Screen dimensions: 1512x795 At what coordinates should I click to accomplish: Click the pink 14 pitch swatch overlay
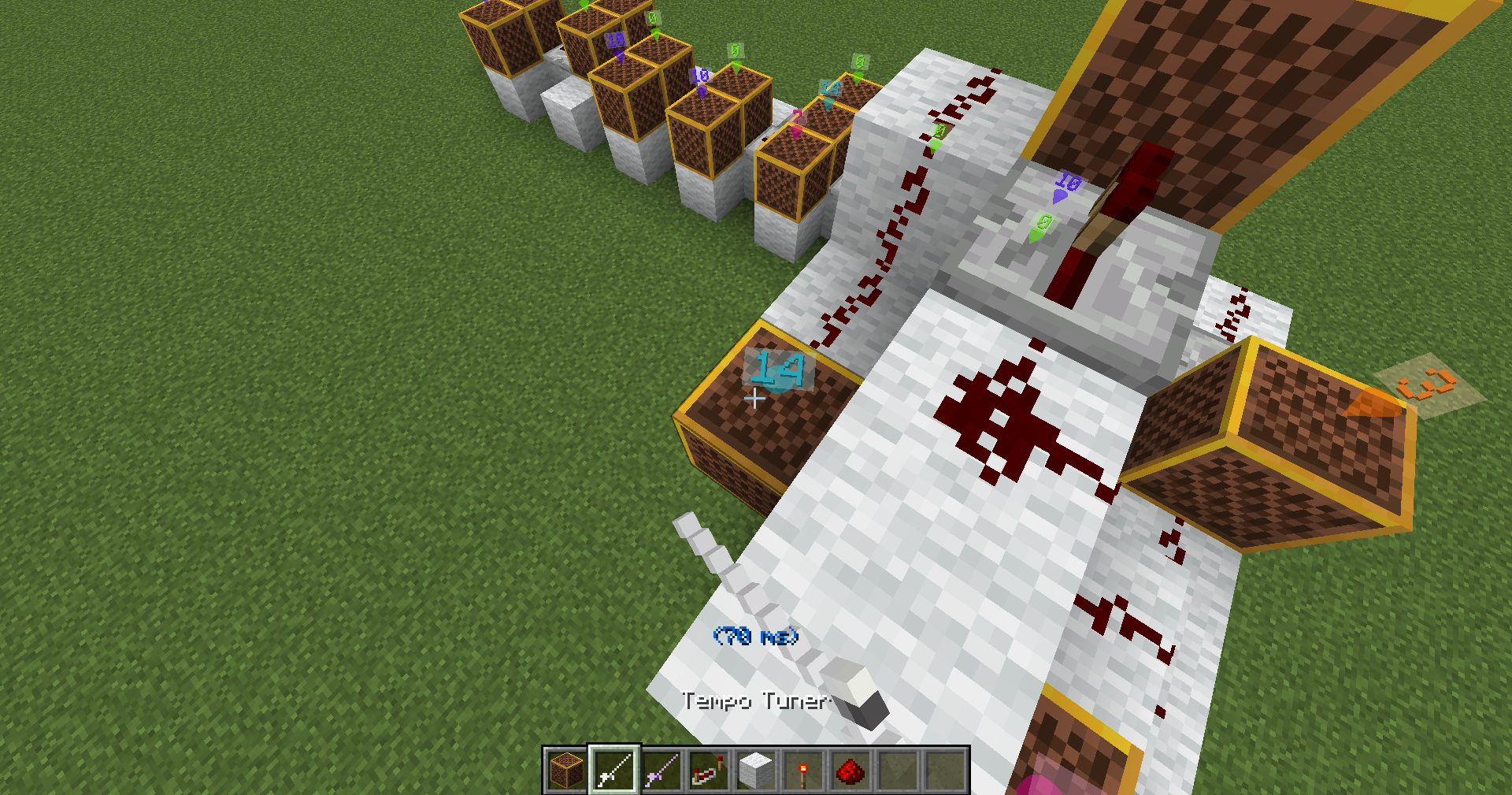[778, 370]
